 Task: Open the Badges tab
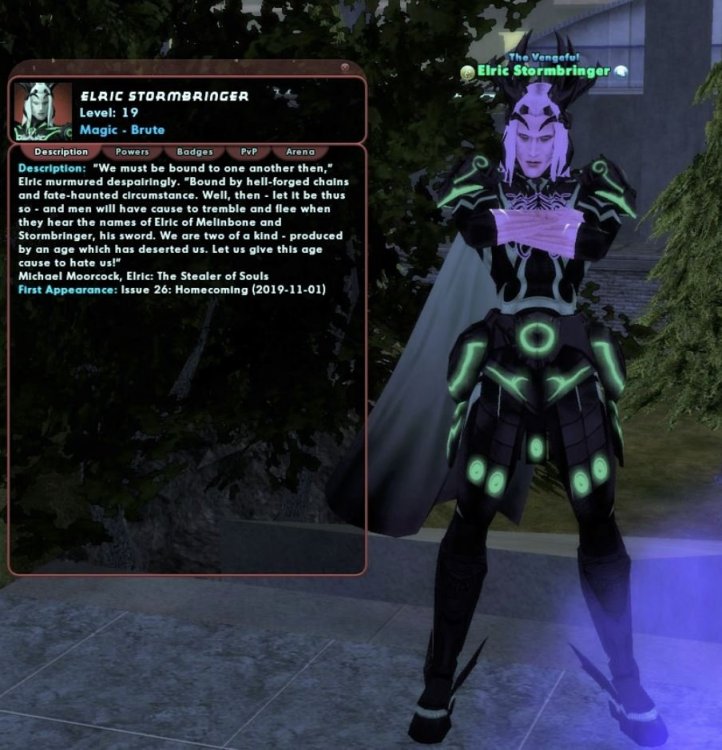tap(194, 152)
